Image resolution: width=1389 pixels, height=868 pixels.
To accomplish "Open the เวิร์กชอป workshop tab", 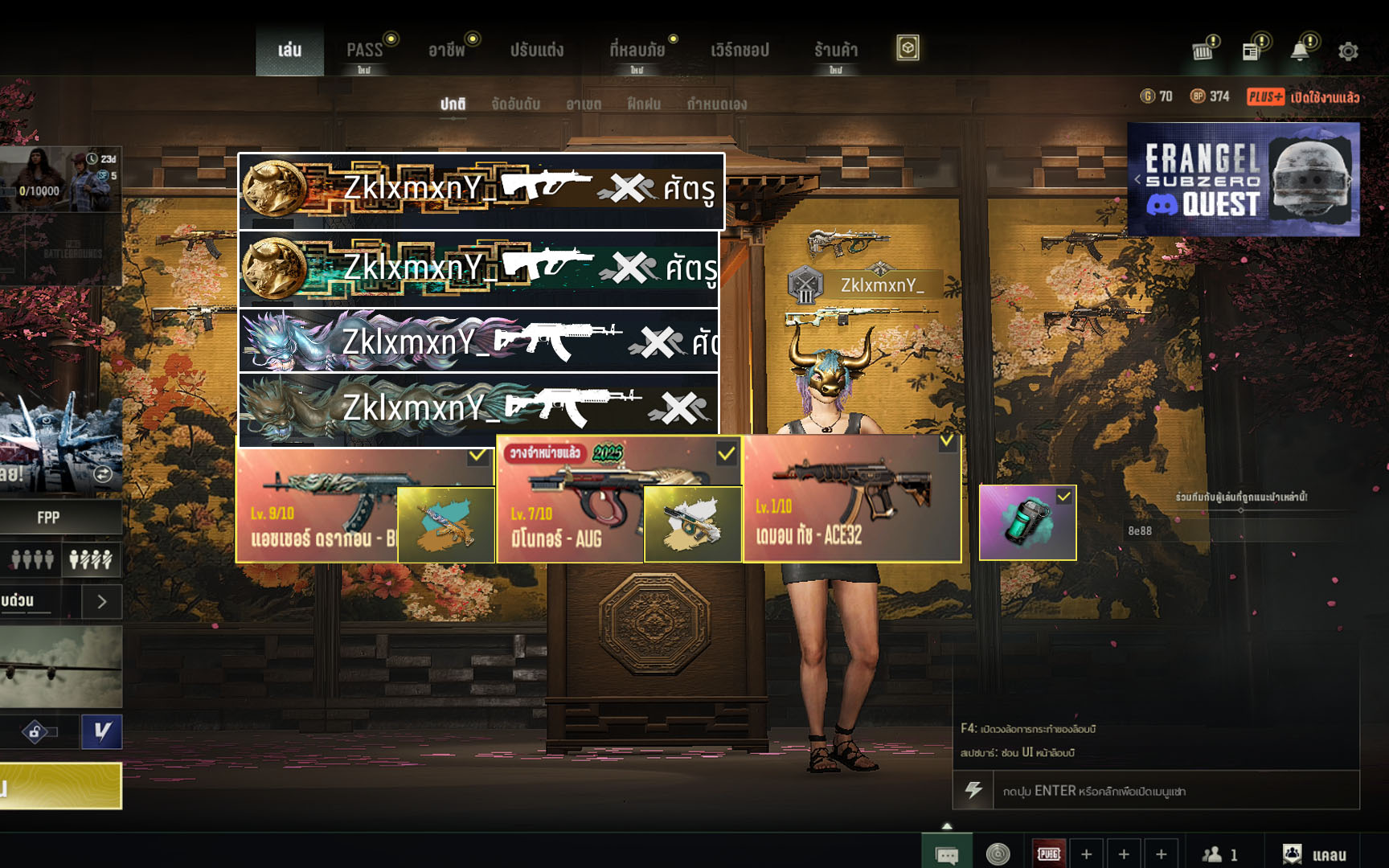I will pos(740,50).
